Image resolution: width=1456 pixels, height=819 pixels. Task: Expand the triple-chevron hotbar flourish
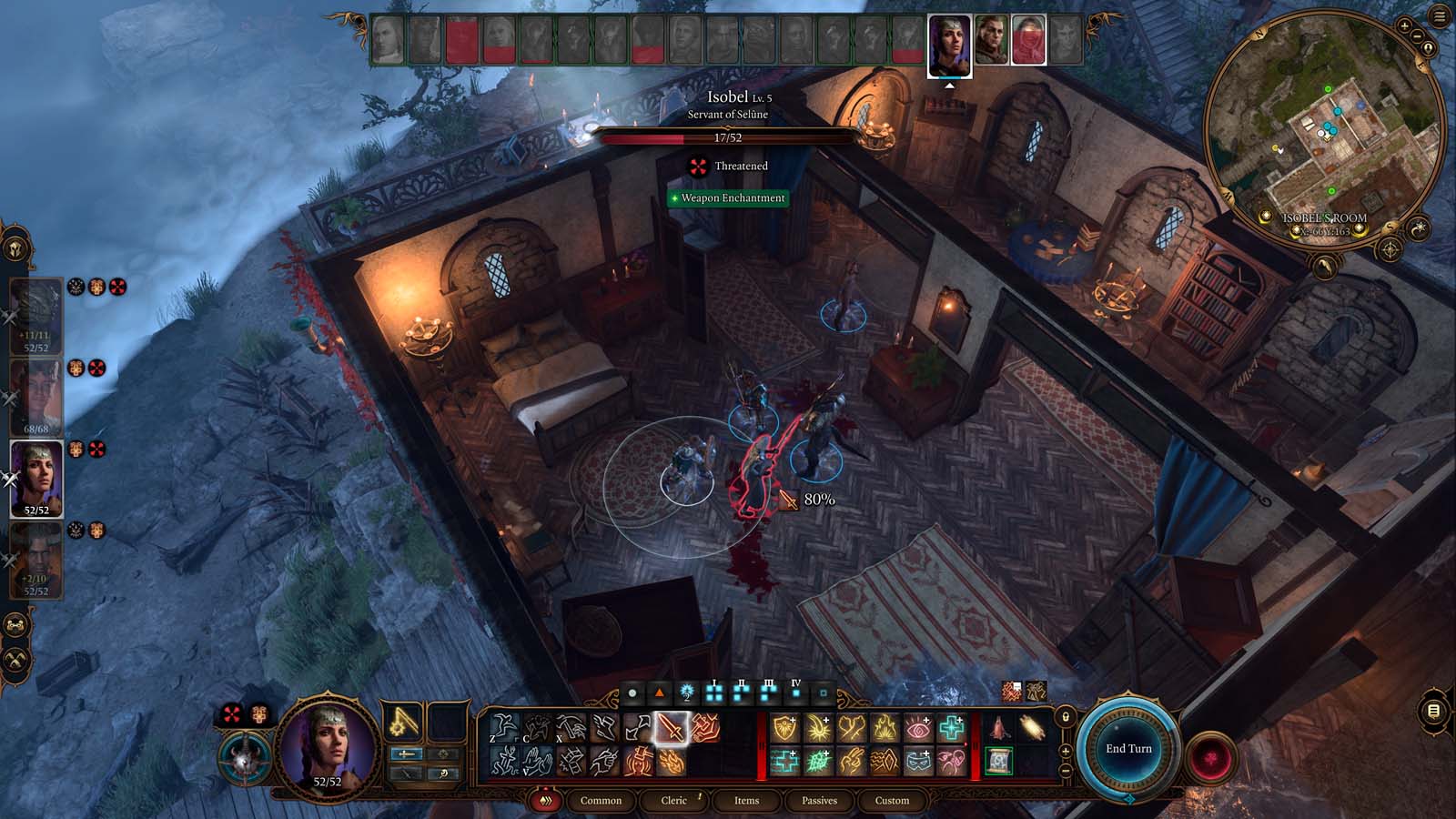tap(547, 801)
